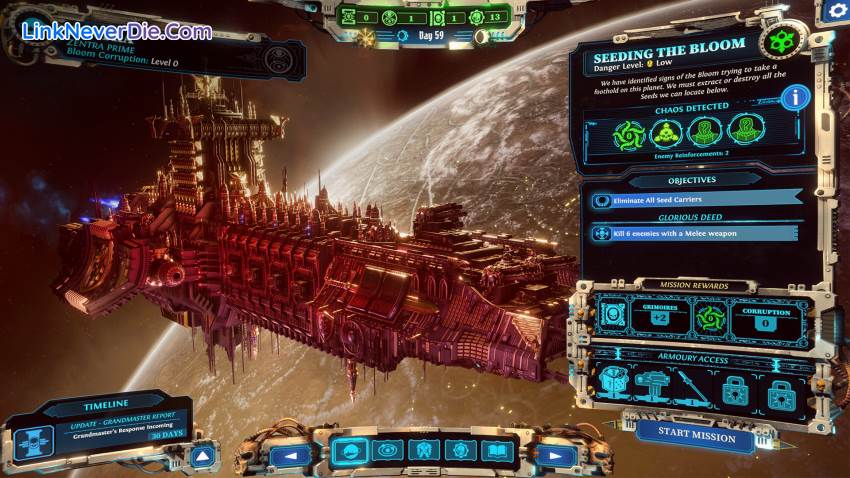Click the blue info button
This screenshot has height=478, width=850.
tap(795, 97)
